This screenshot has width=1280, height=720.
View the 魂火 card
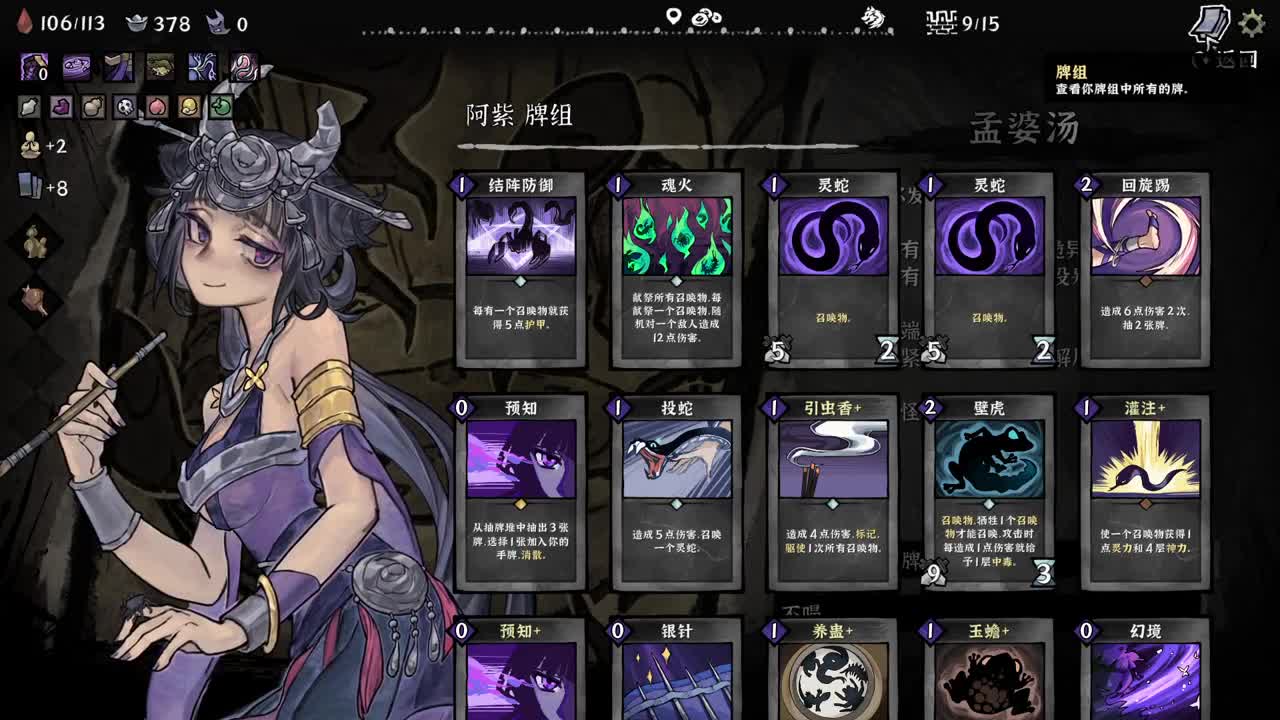[675, 265]
